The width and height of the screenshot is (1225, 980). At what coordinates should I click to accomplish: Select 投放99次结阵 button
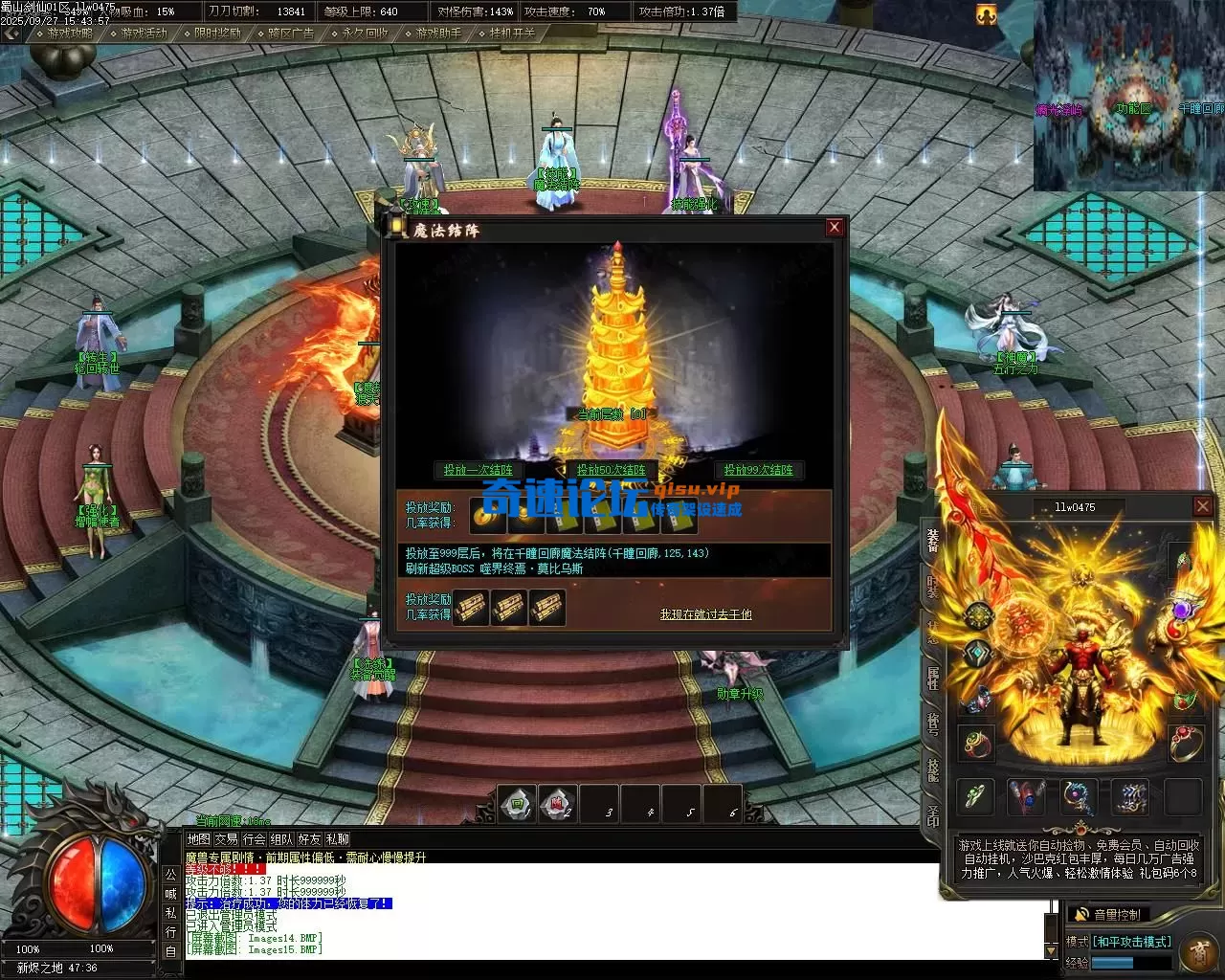758,470
